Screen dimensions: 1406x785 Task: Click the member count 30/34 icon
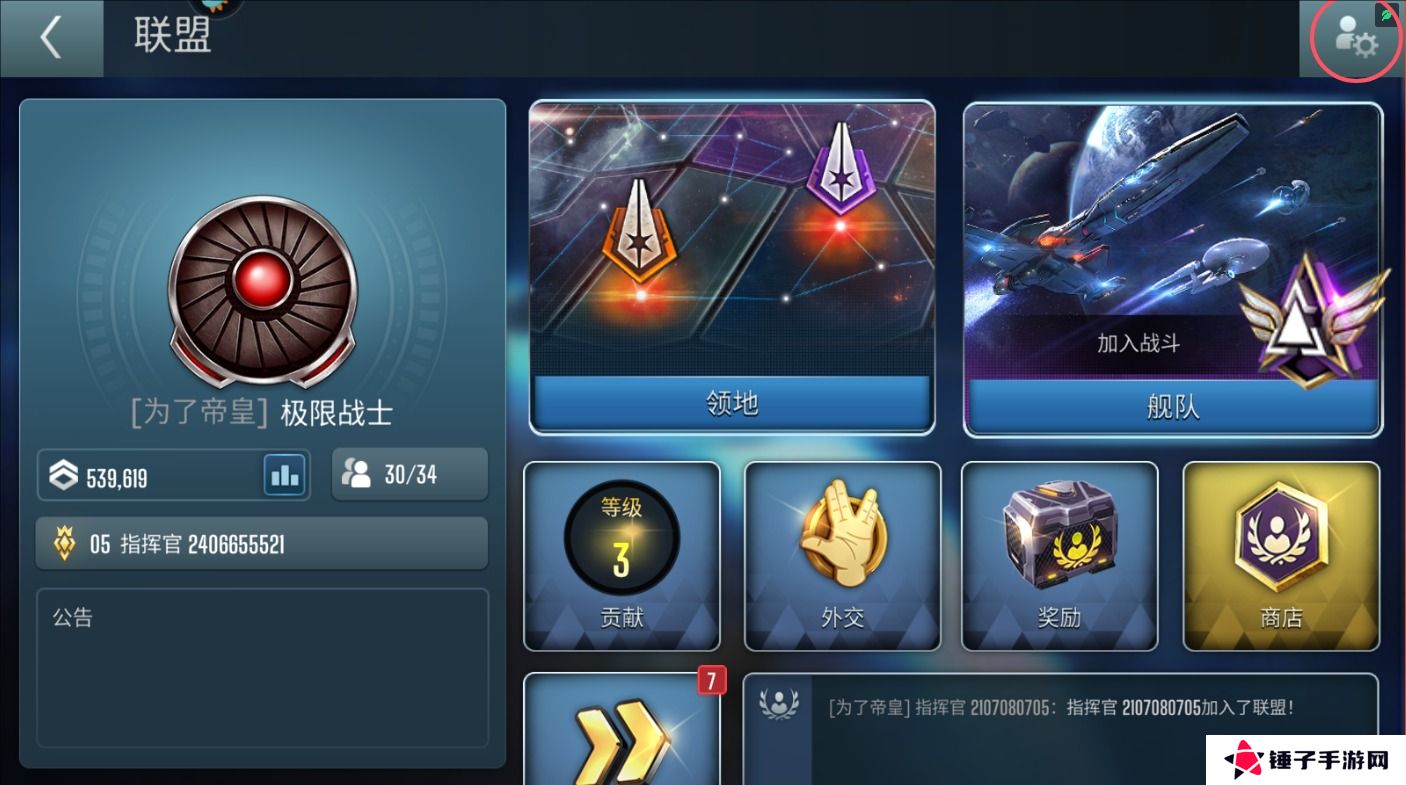[x=358, y=474]
